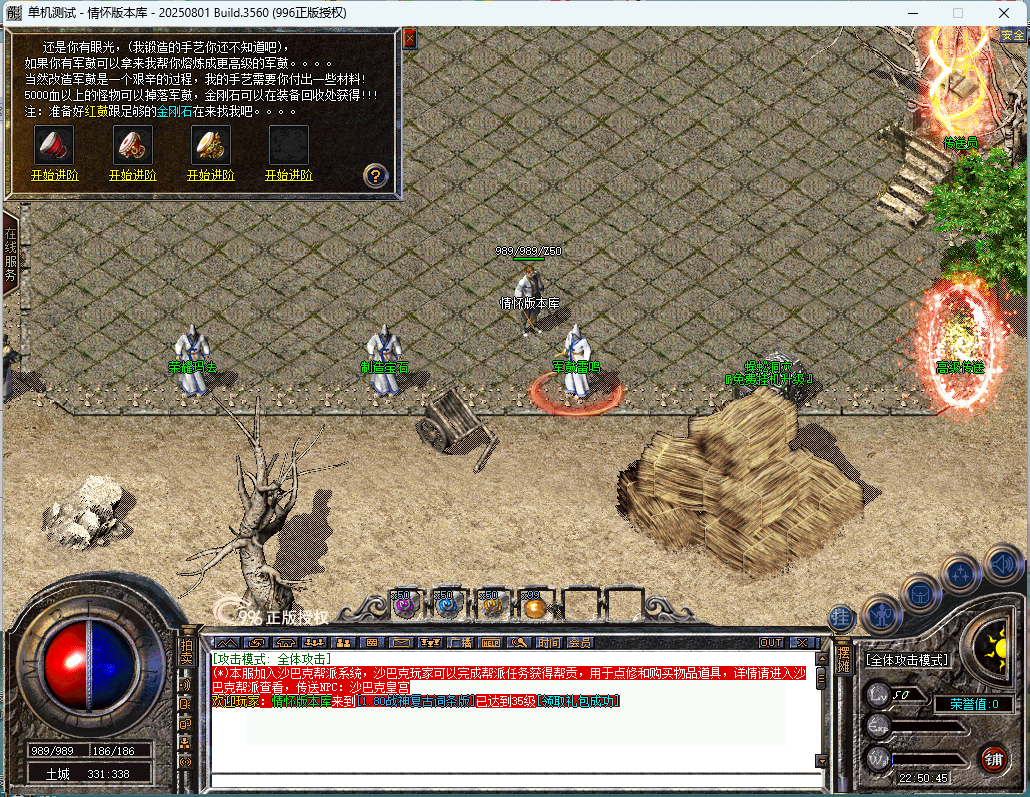This screenshot has width=1030, height=797.
Task: Open the 摆摊 stall button
Action: pos(842,656)
